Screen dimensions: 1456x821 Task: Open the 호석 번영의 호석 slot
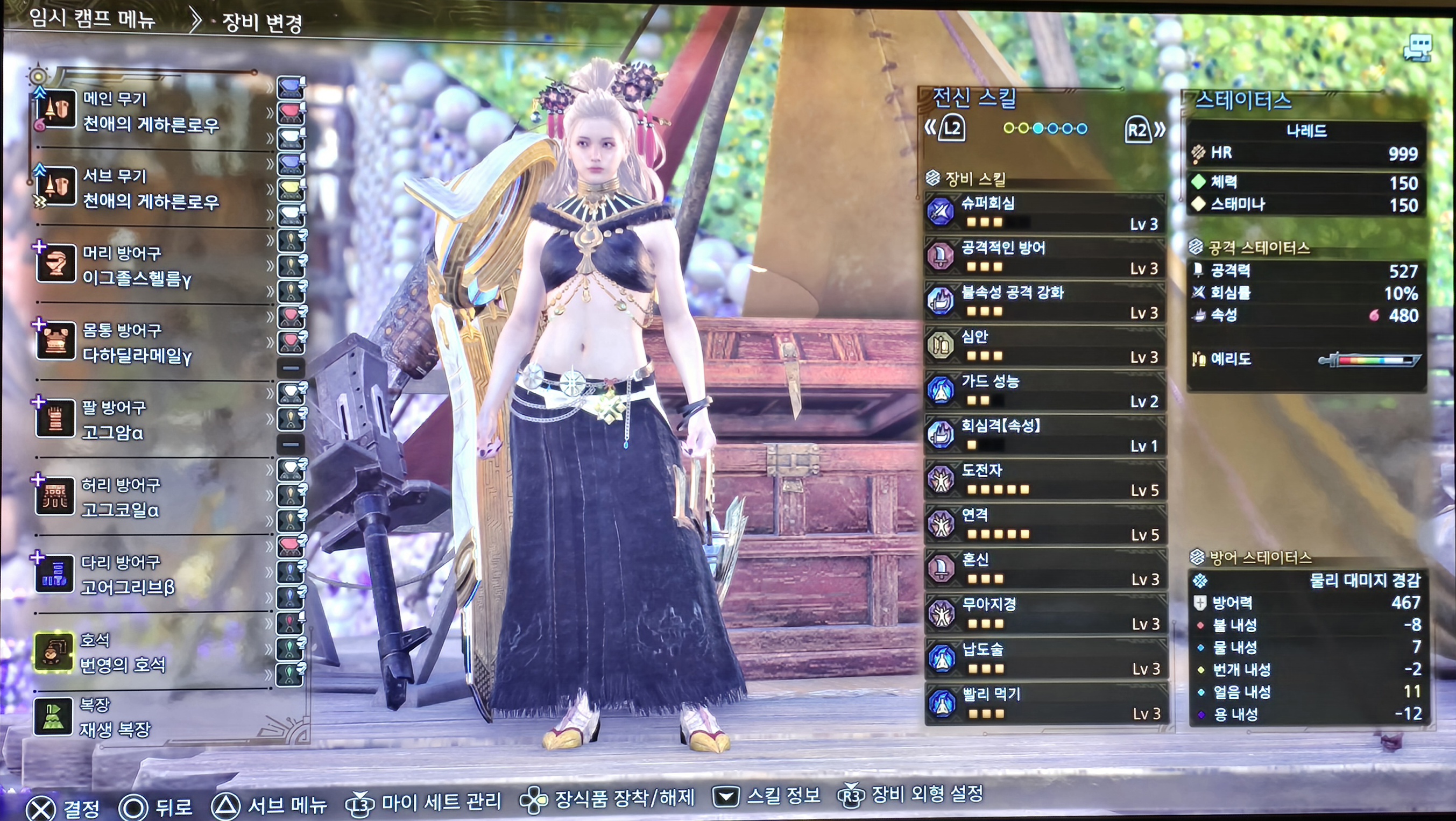point(122,652)
